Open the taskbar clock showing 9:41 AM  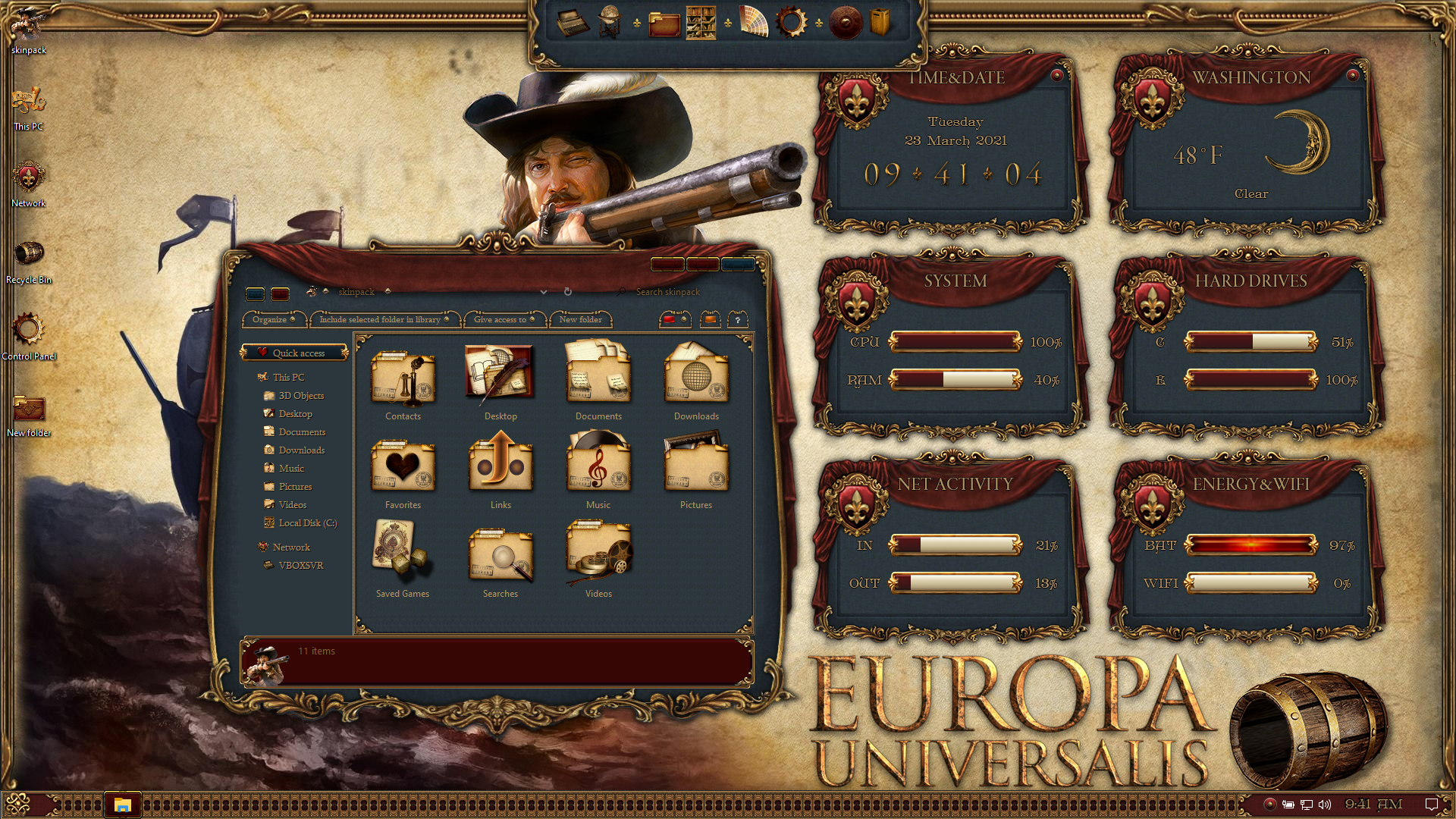click(1373, 805)
